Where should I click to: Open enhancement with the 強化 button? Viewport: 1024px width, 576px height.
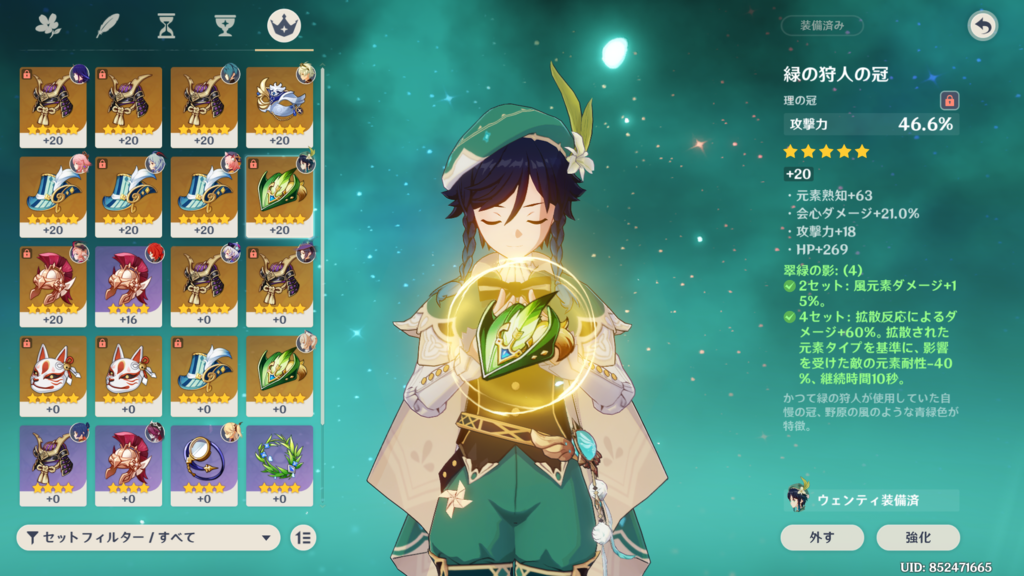pos(918,537)
